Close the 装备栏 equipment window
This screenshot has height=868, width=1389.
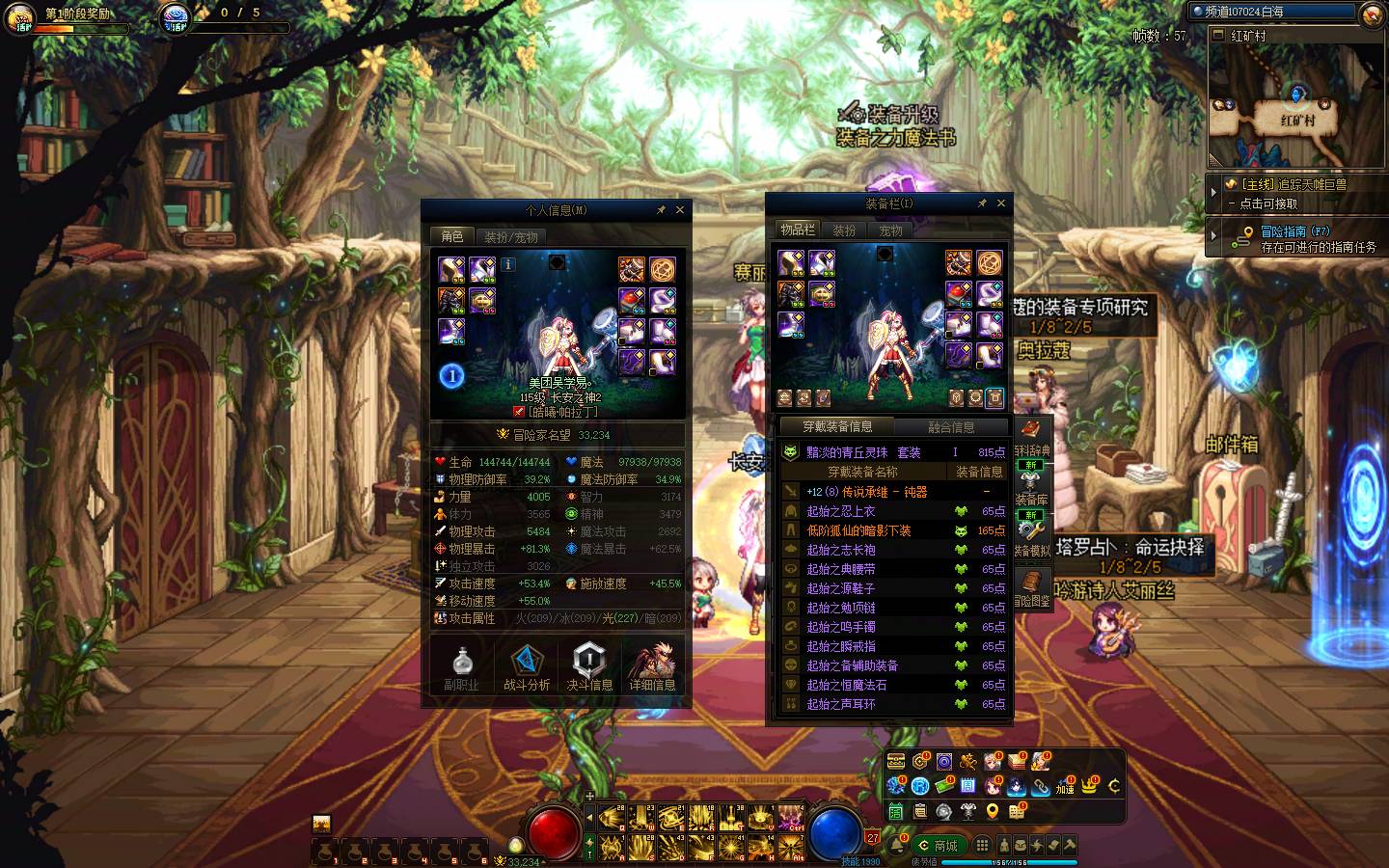coord(1000,203)
